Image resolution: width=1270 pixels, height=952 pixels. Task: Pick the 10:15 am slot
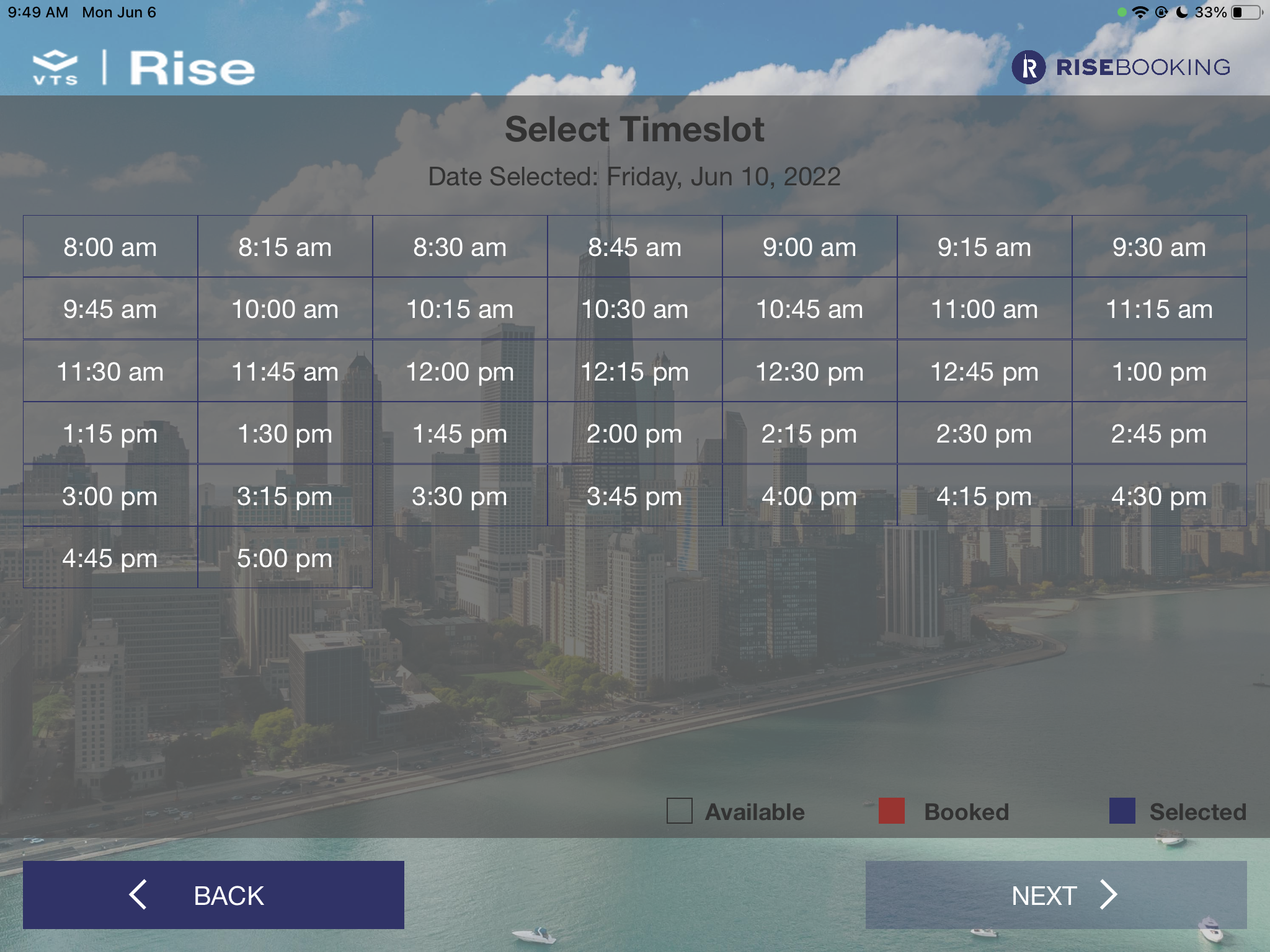click(x=460, y=309)
